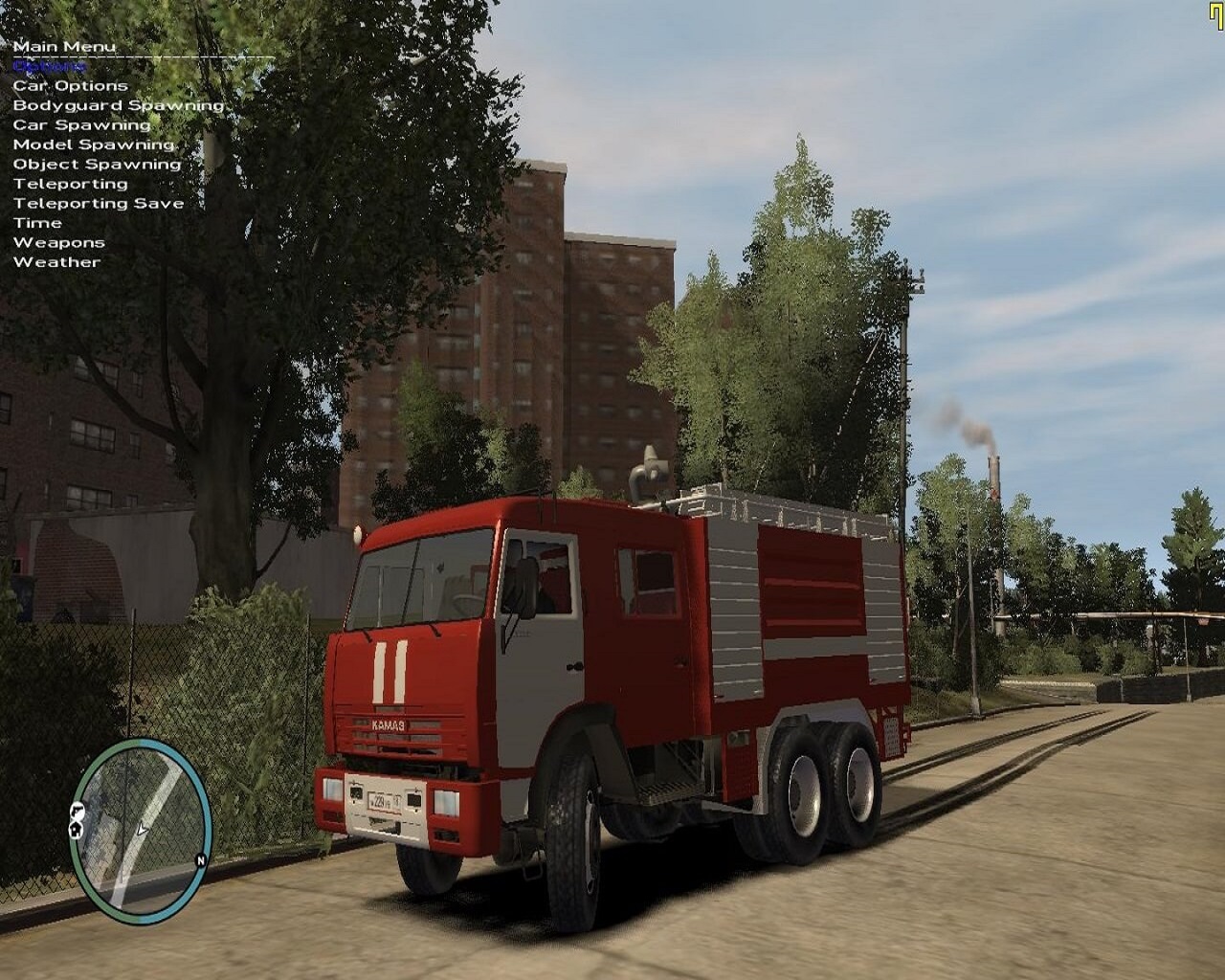The height and width of the screenshot is (980, 1225).
Task: Select the Teleporting Save entry
Action: pos(98,204)
